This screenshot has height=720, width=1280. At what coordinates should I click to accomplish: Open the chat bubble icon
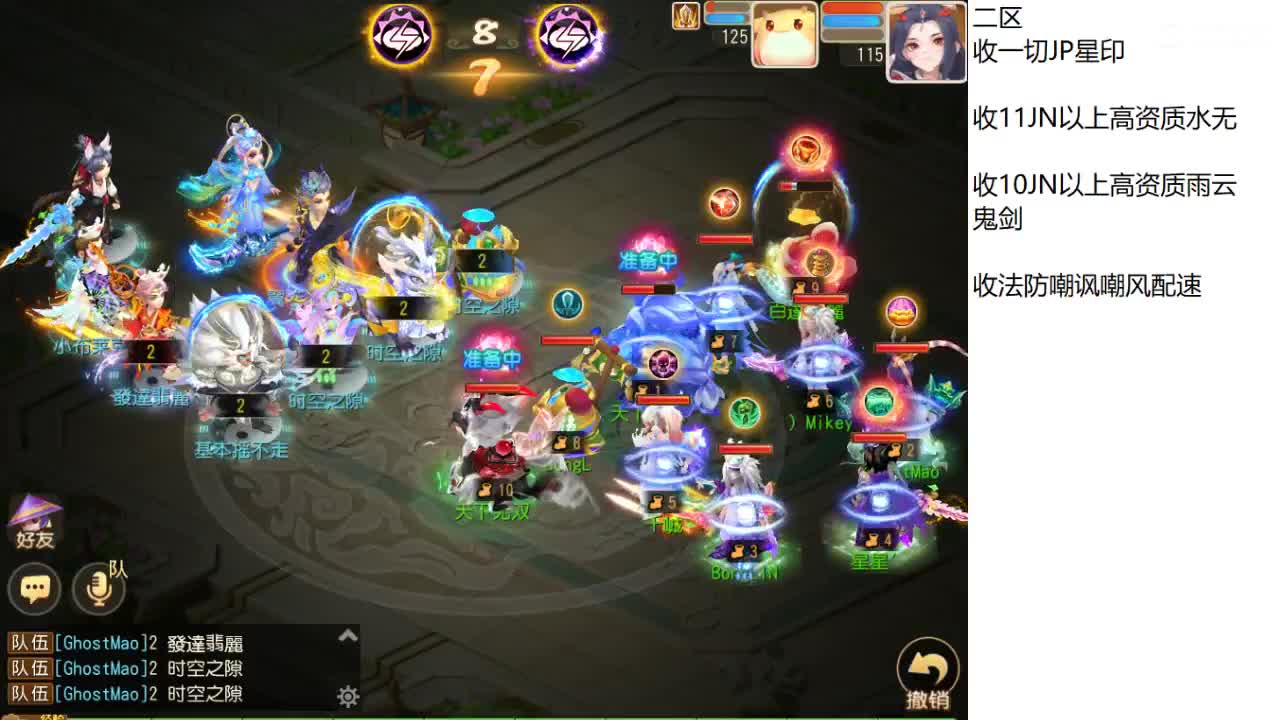[35, 590]
